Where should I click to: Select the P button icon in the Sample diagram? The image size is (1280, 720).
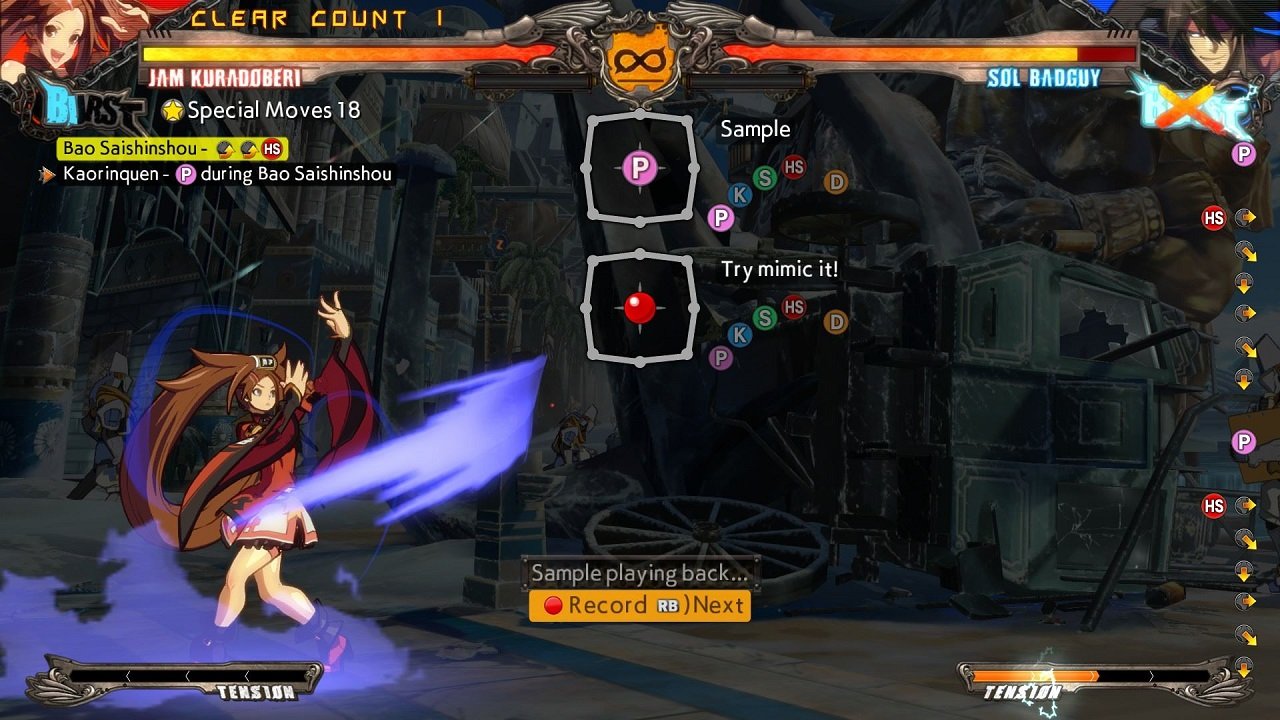(641, 169)
